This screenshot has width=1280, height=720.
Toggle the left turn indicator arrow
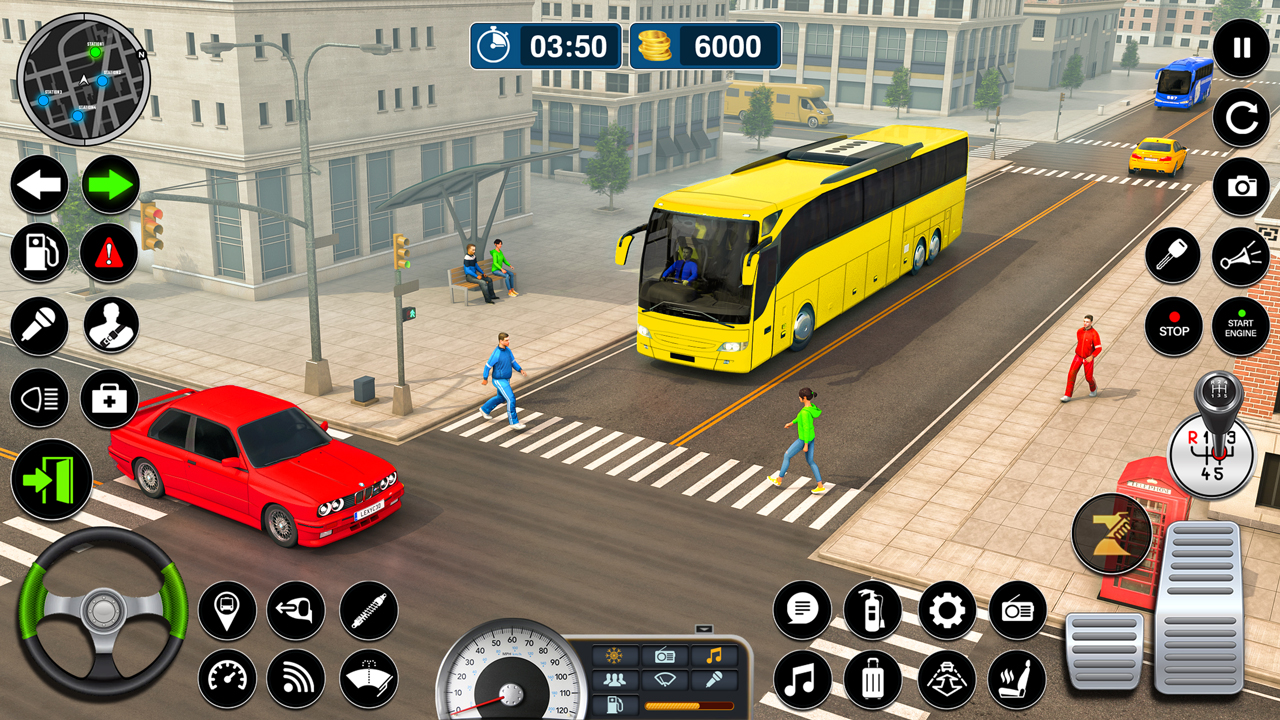(40, 185)
